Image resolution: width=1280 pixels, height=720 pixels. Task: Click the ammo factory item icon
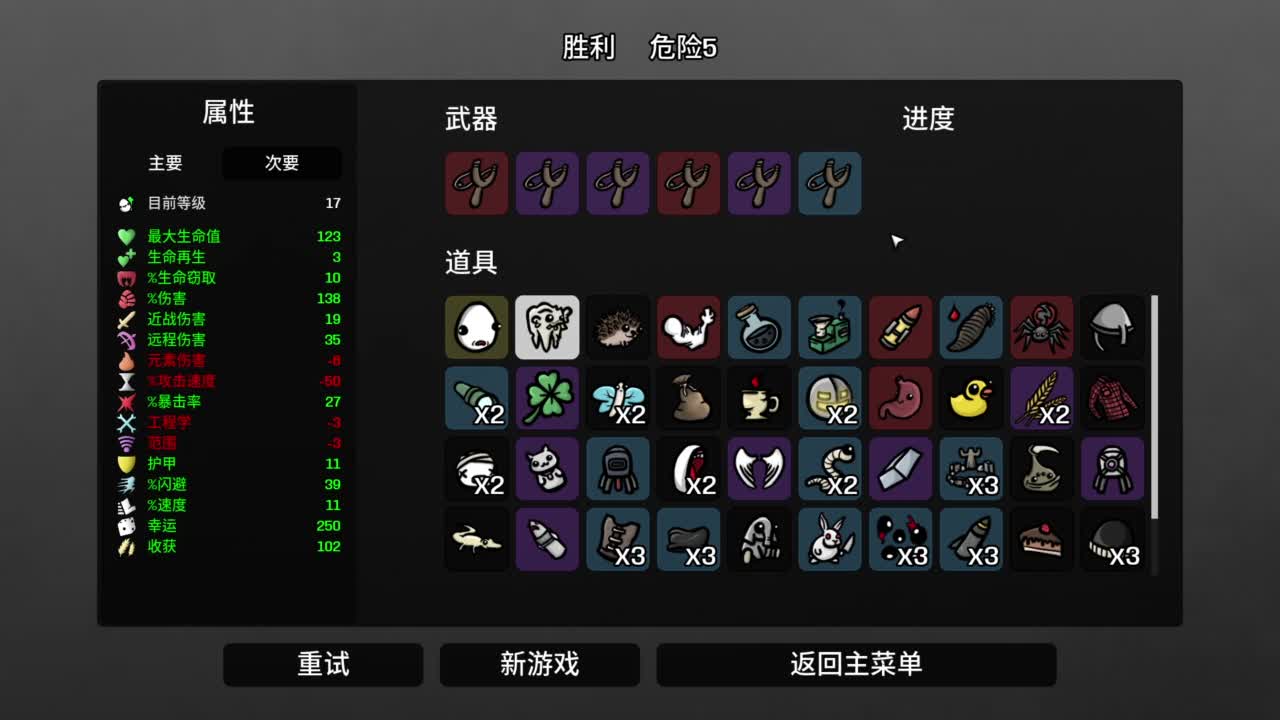point(829,327)
